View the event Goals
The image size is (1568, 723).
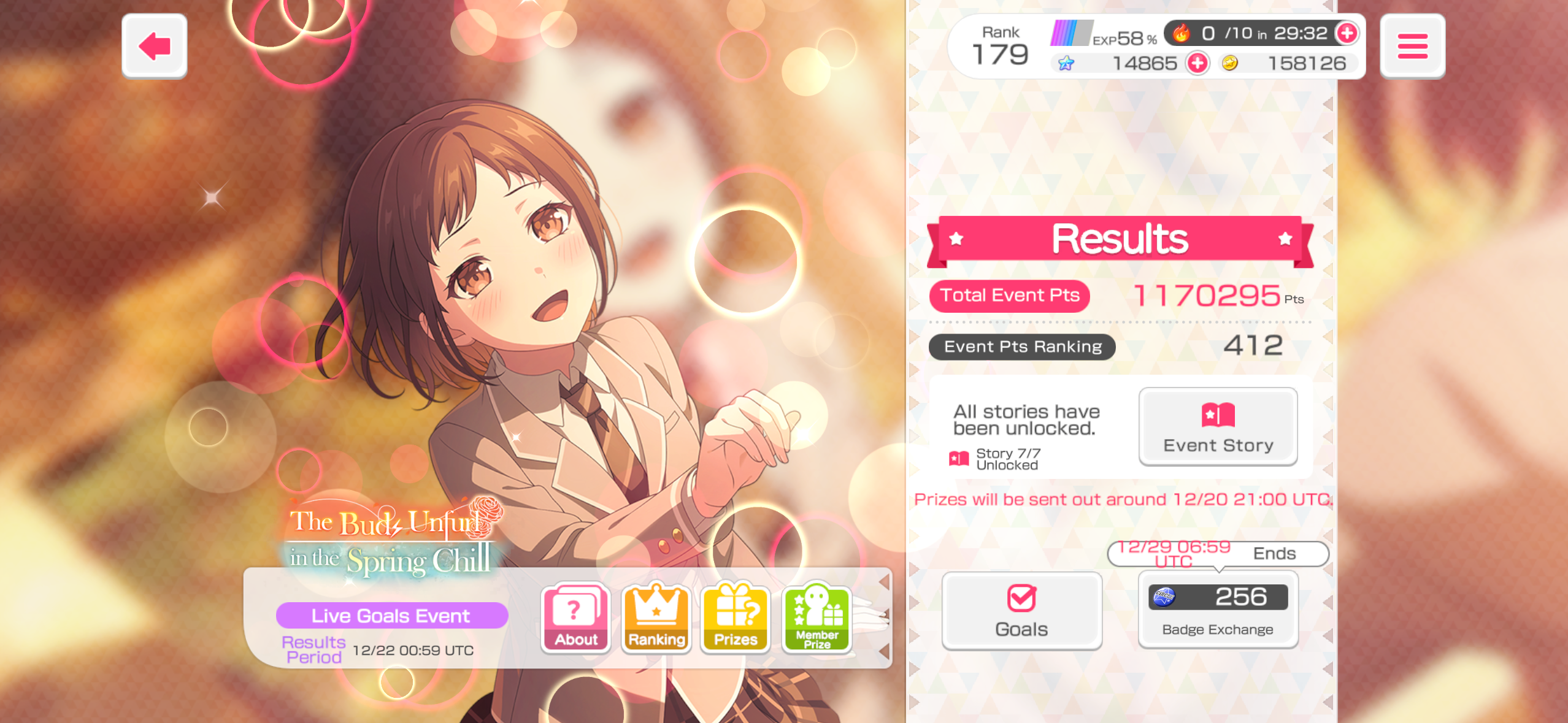coord(1021,611)
